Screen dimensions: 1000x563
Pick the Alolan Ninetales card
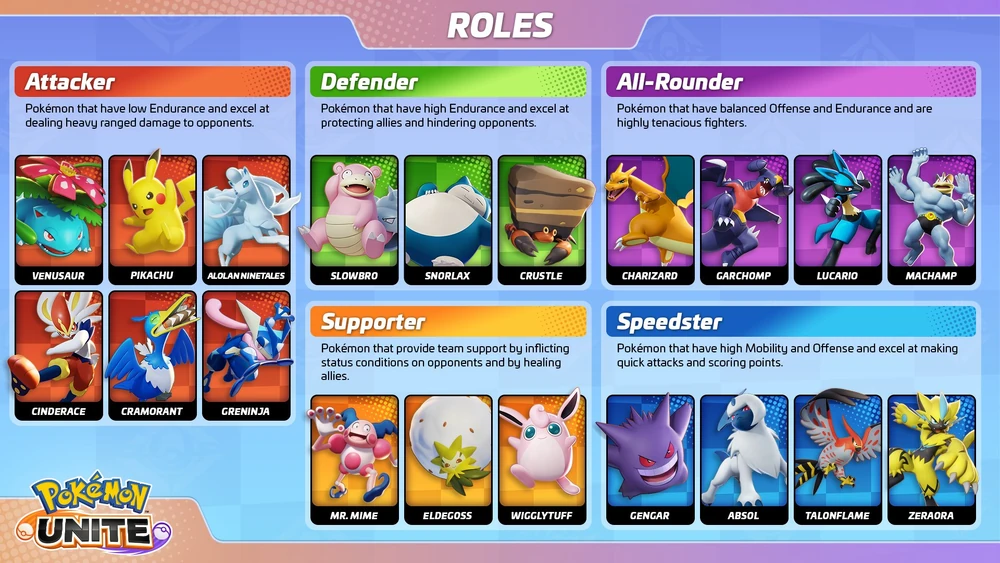tap(246, 219)
